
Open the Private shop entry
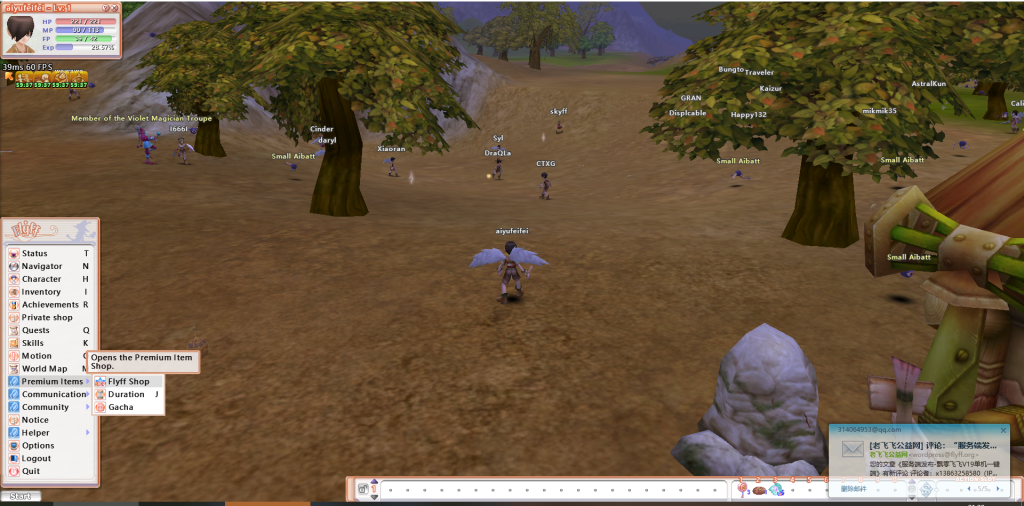coord(47,318)
